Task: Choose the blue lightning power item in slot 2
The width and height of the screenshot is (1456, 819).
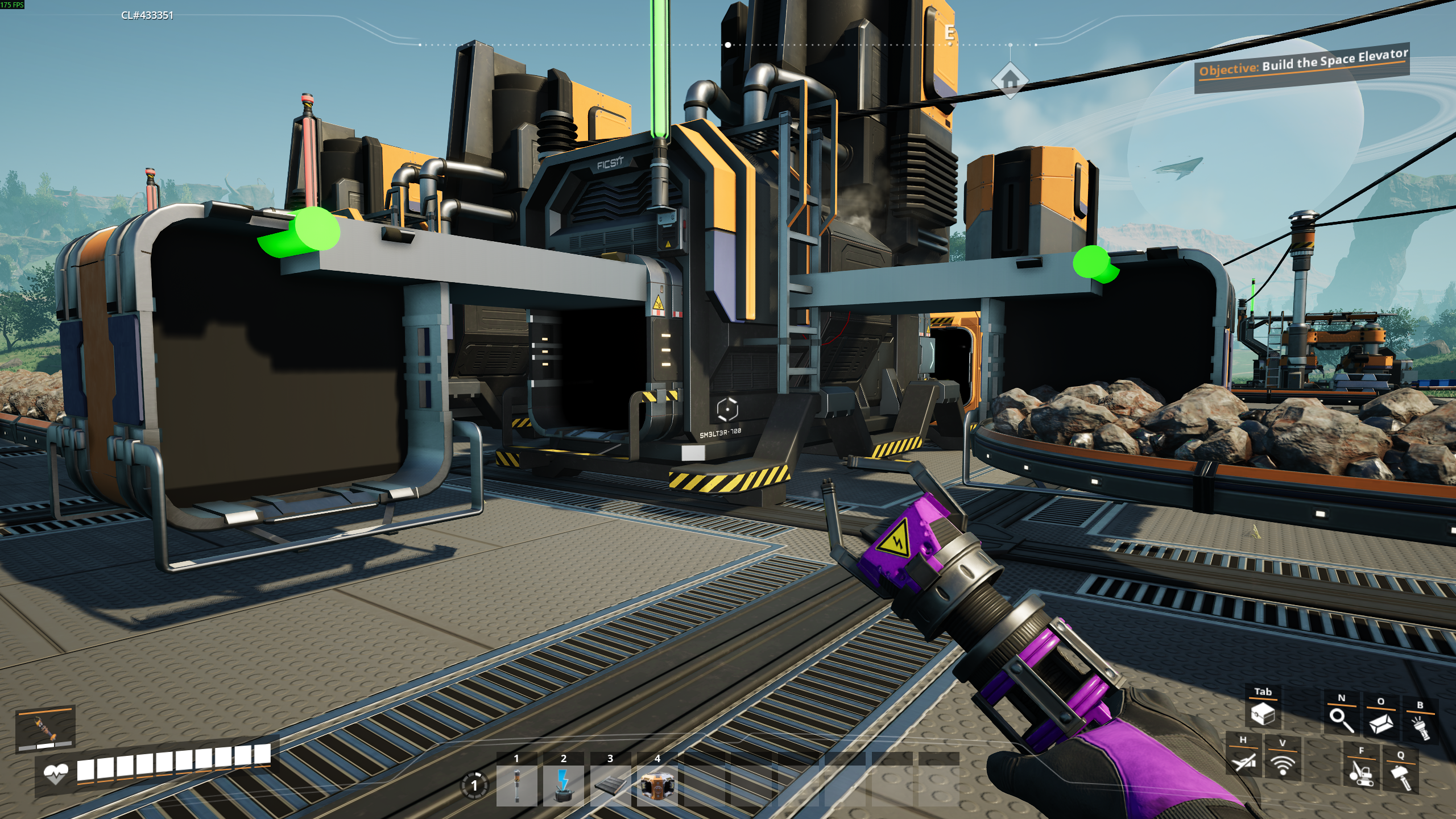Action: (x=563, y=786)
